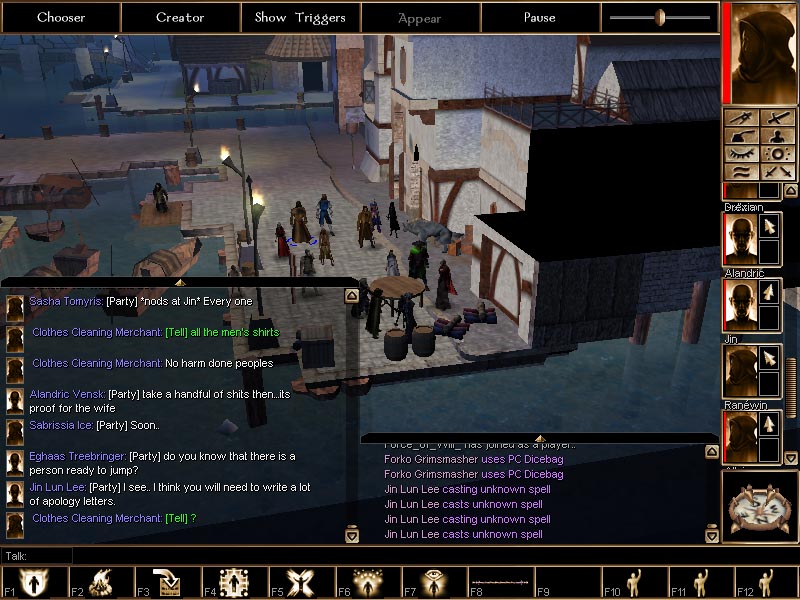The height and width of the screenshot is (600, 800).
Task: Select Drexian's party portrait
Action: (741, 239)
